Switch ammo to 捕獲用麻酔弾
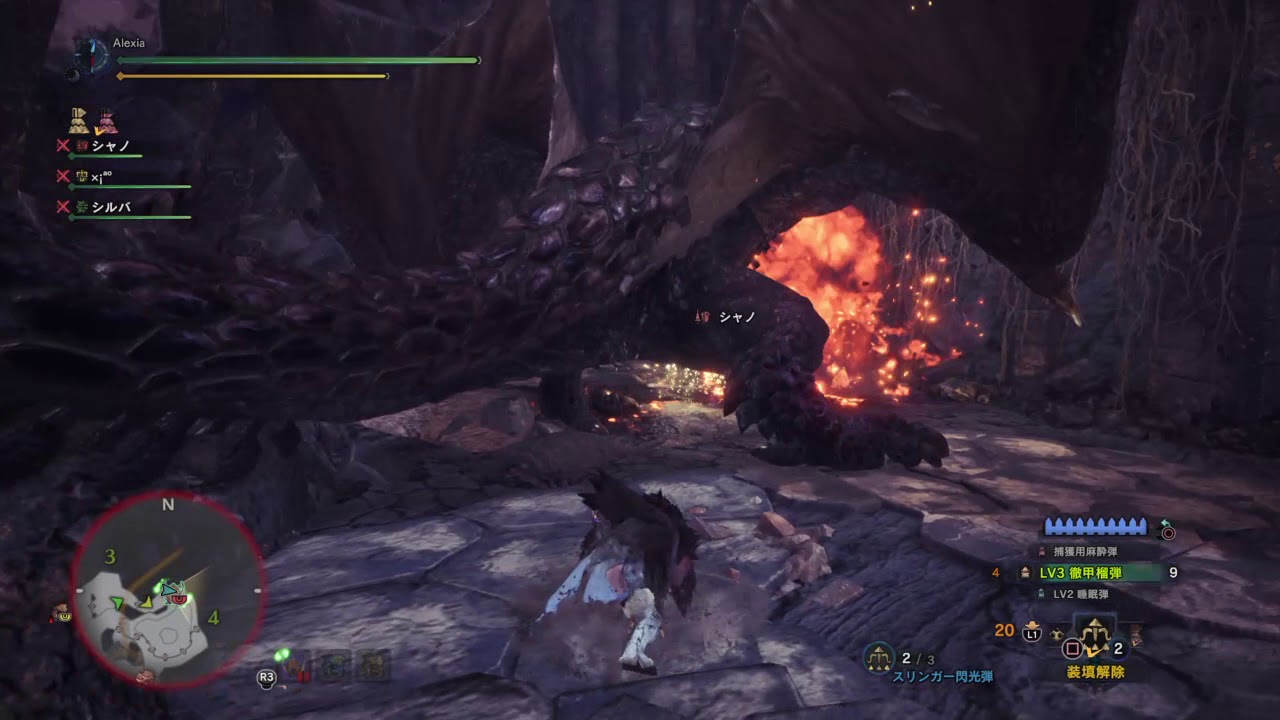This screenshot has height=720, width=1280. pos(1093,550)
